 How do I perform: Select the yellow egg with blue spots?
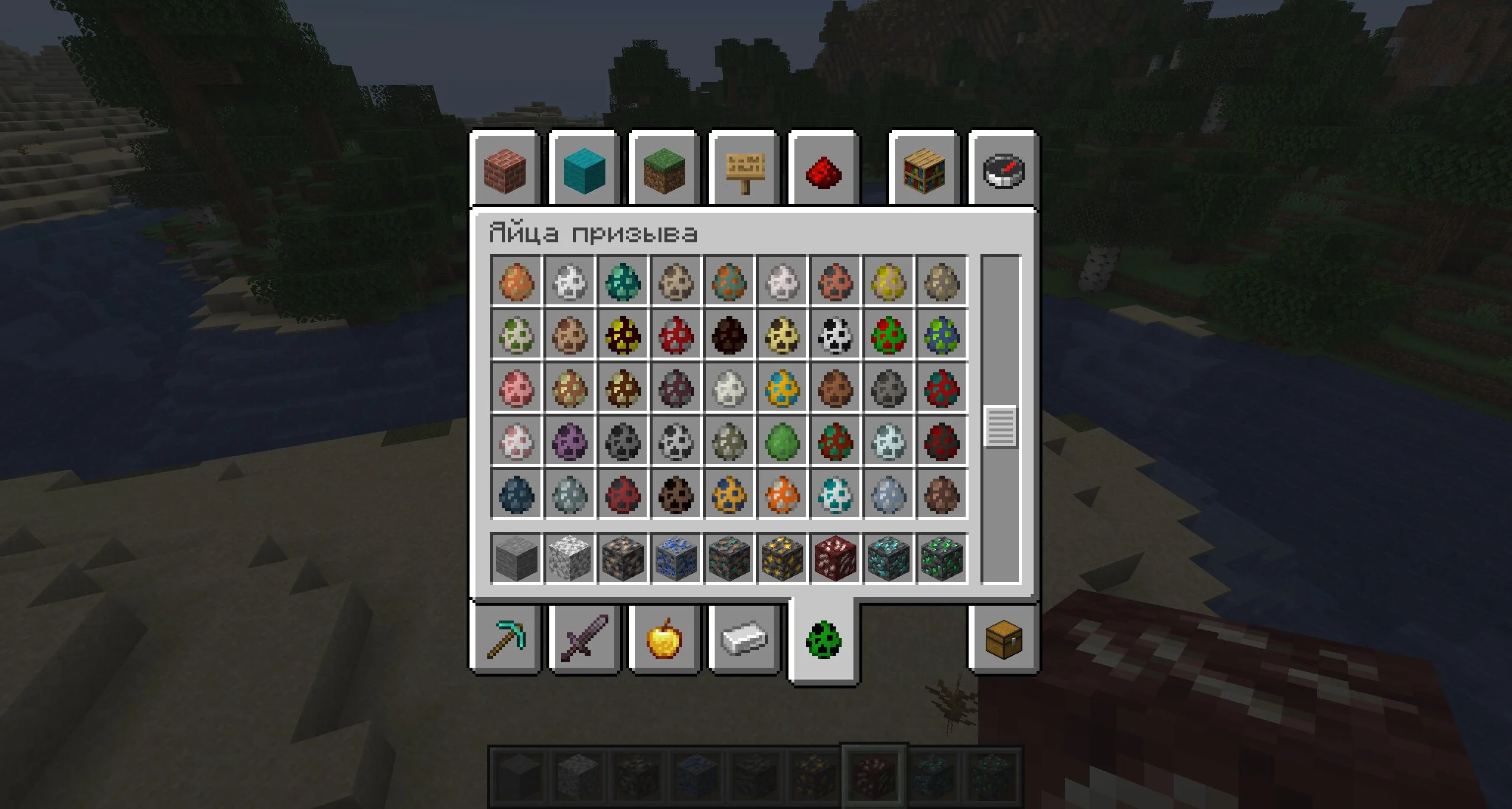782,388
